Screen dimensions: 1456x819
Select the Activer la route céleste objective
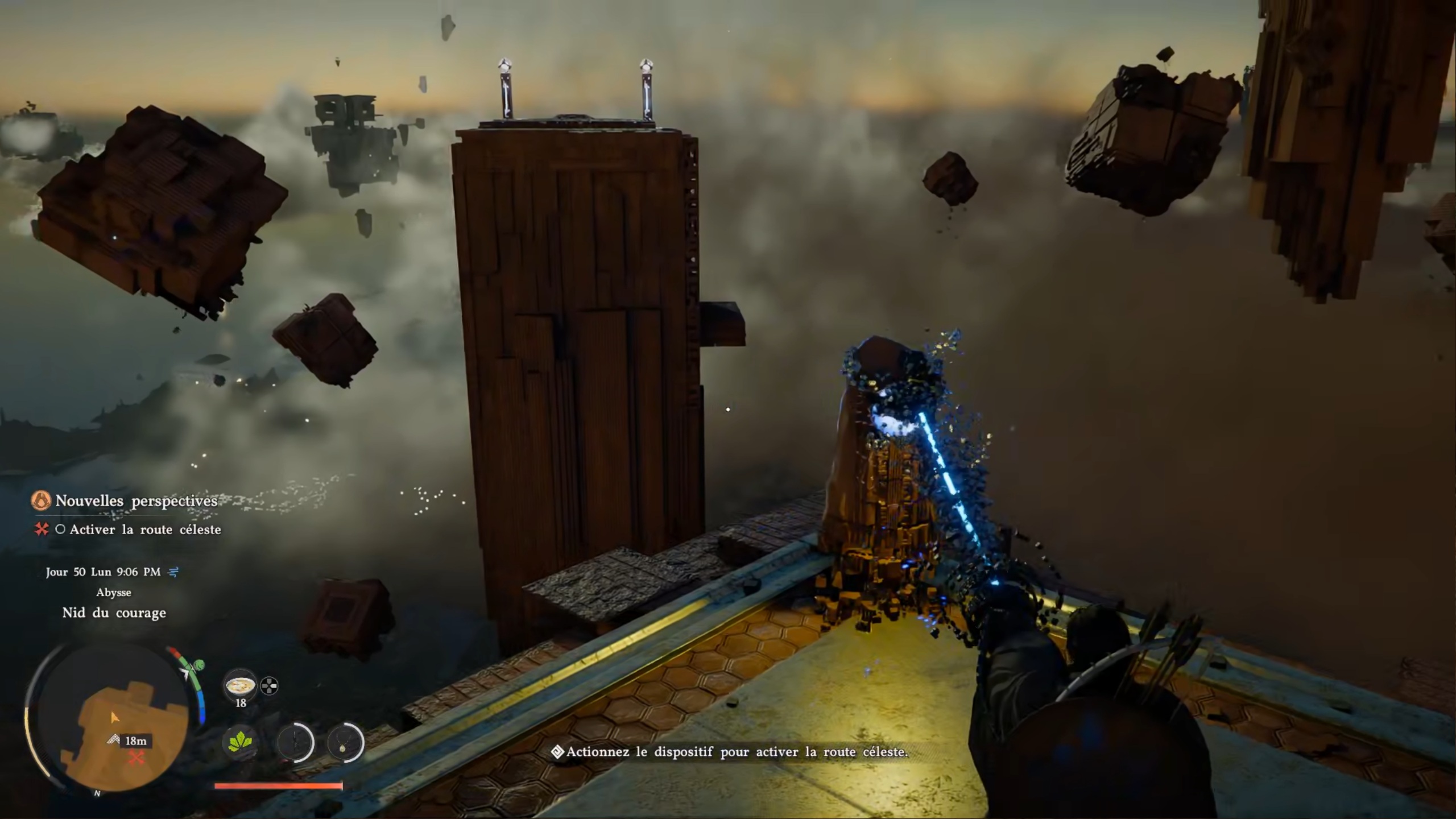(x=145, y=530)
